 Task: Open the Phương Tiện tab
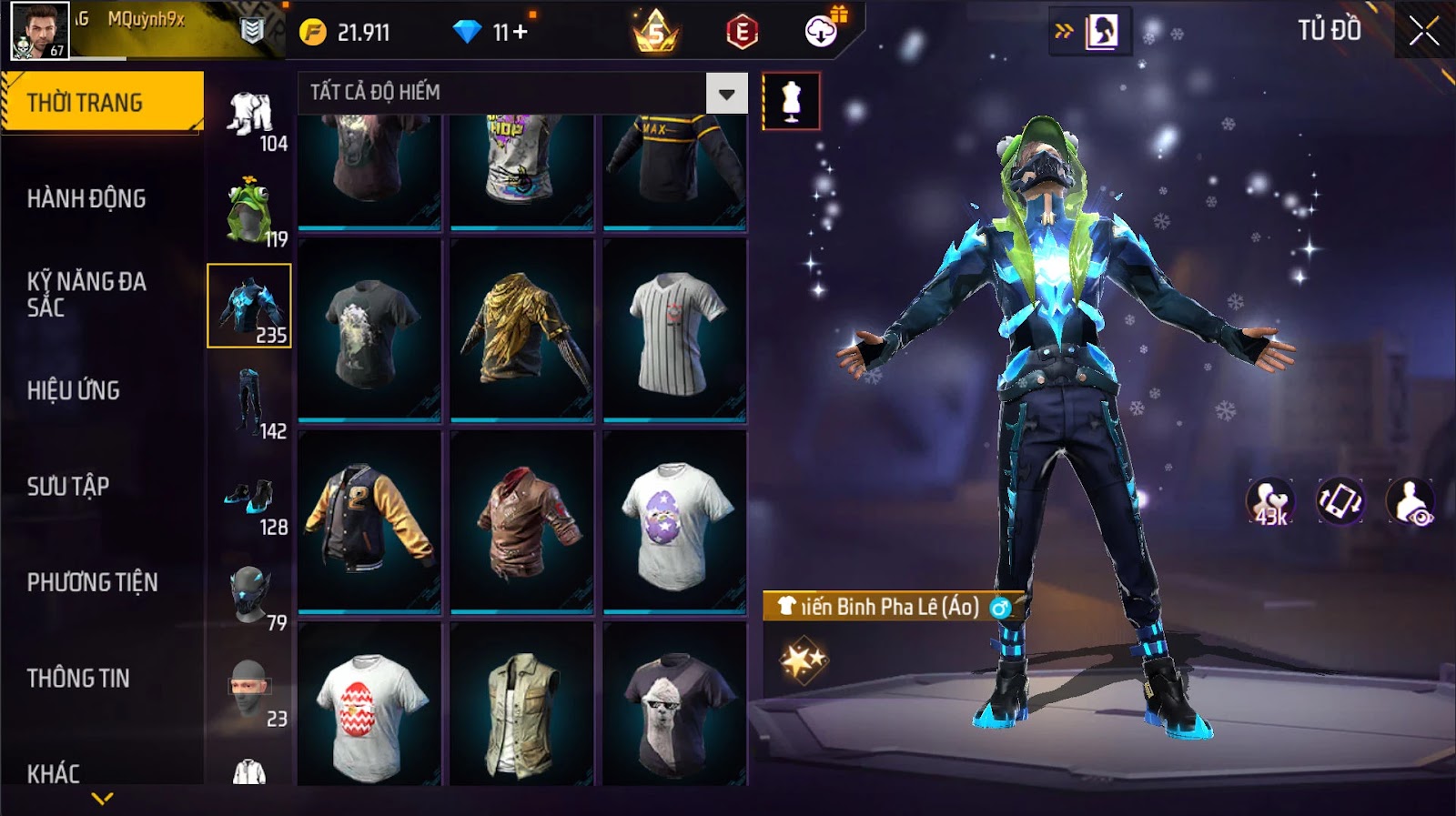[92, 582]
